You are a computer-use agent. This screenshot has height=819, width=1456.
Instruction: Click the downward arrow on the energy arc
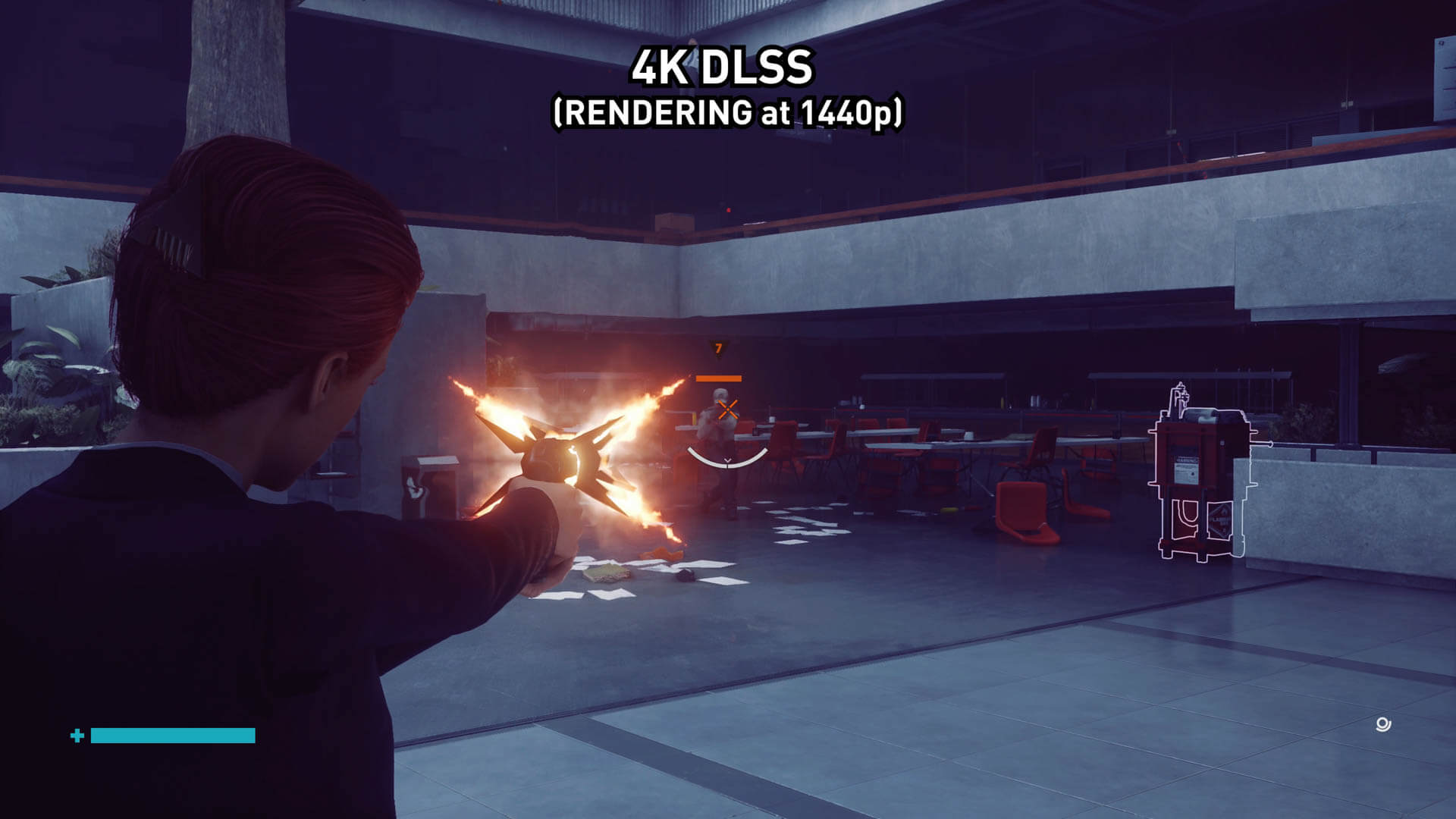tap(726, 461)
